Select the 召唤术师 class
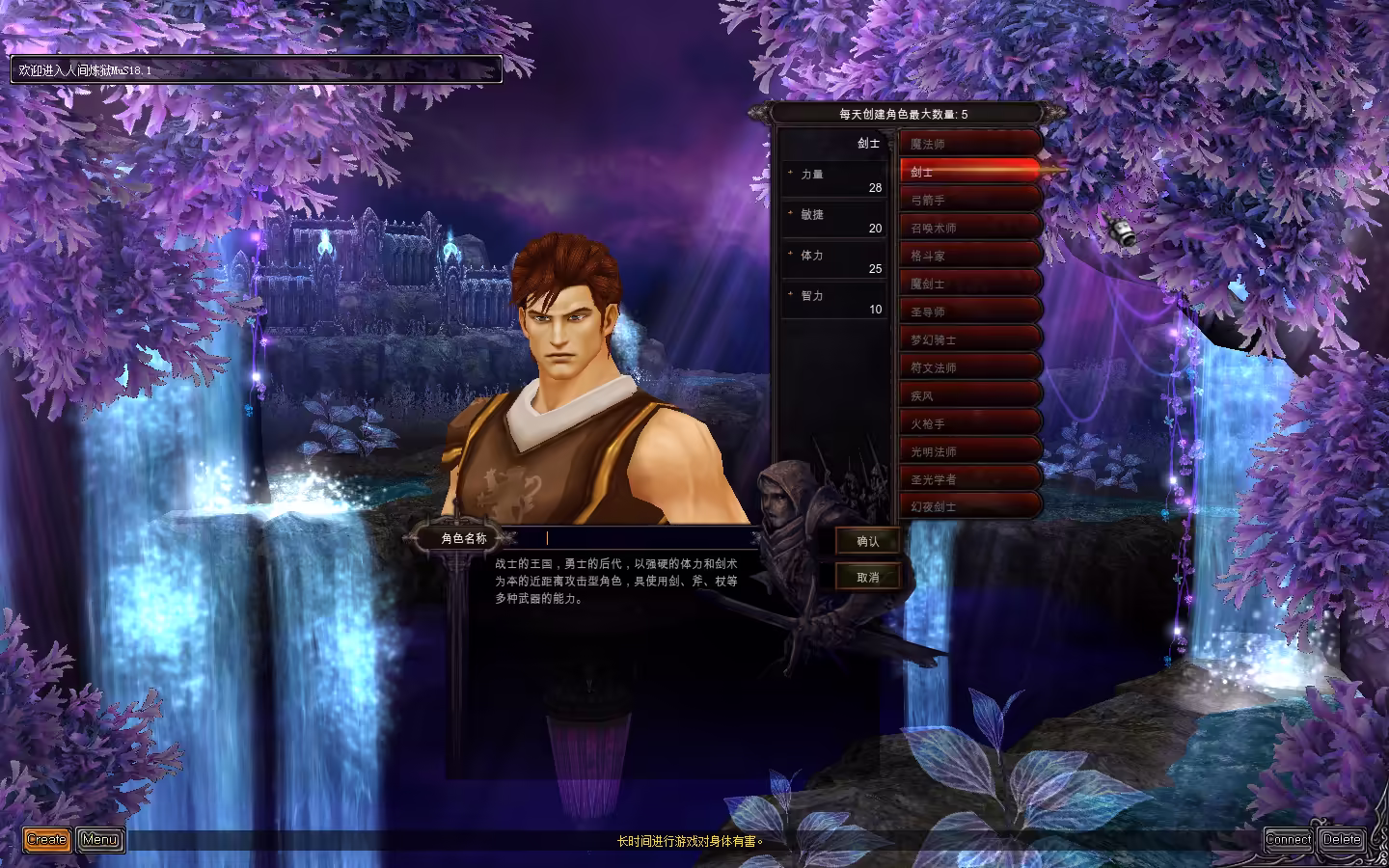Viewport: 1389px width, 868px height. coord(969,228)
